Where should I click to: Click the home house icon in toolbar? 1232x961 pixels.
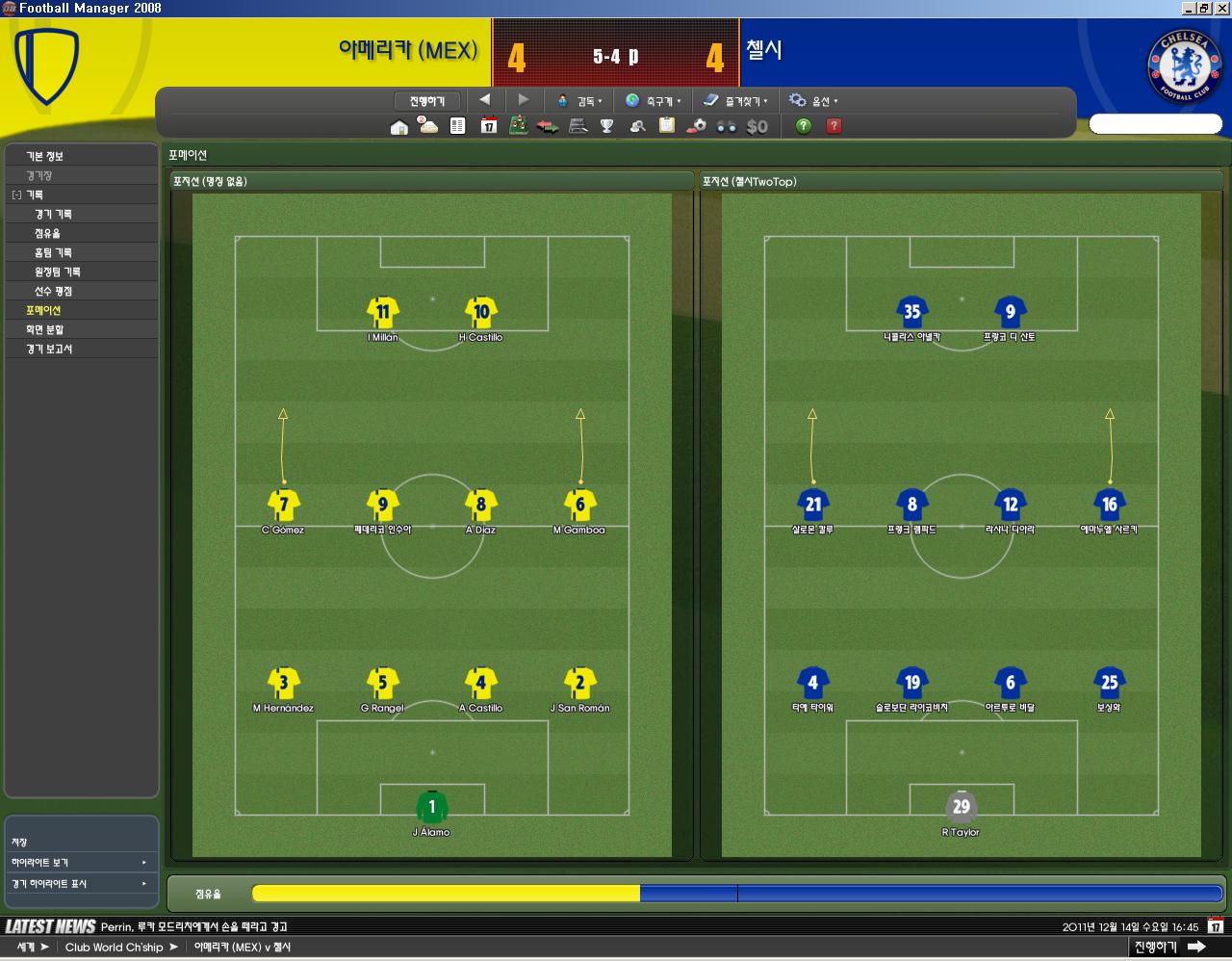click(x=399, y=126)
